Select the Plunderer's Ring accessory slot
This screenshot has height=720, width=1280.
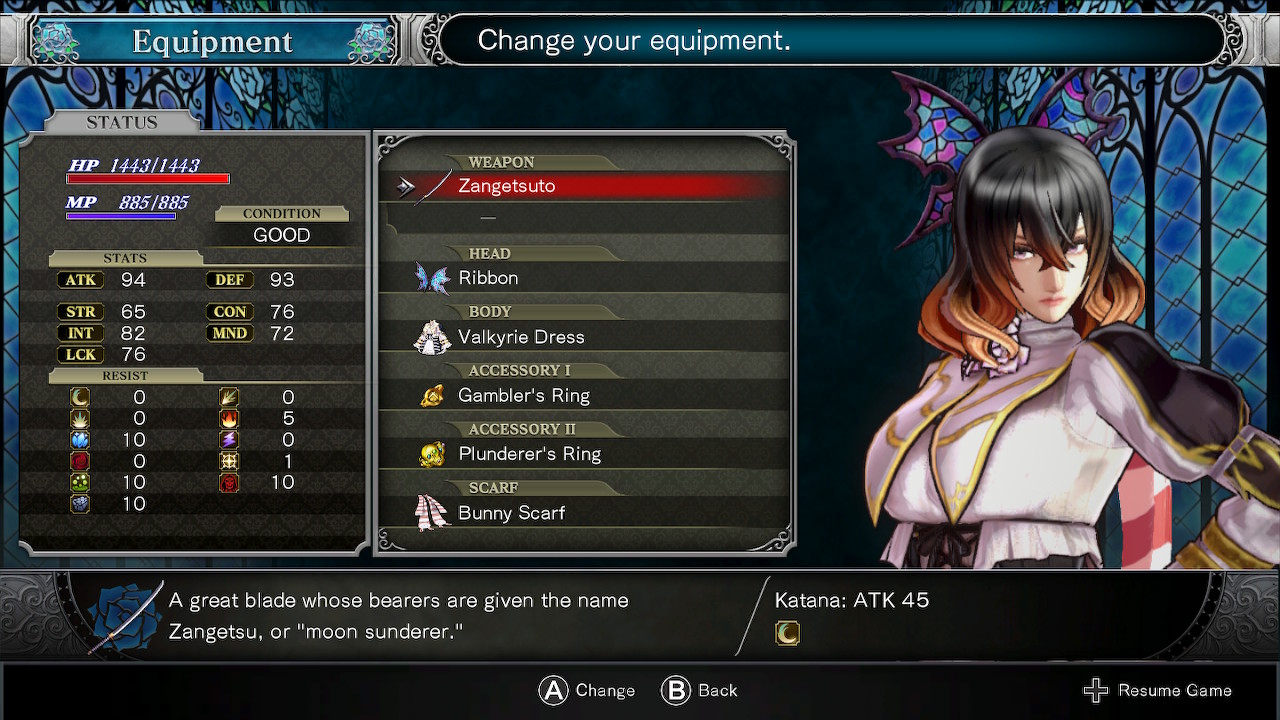coord(529,454)
